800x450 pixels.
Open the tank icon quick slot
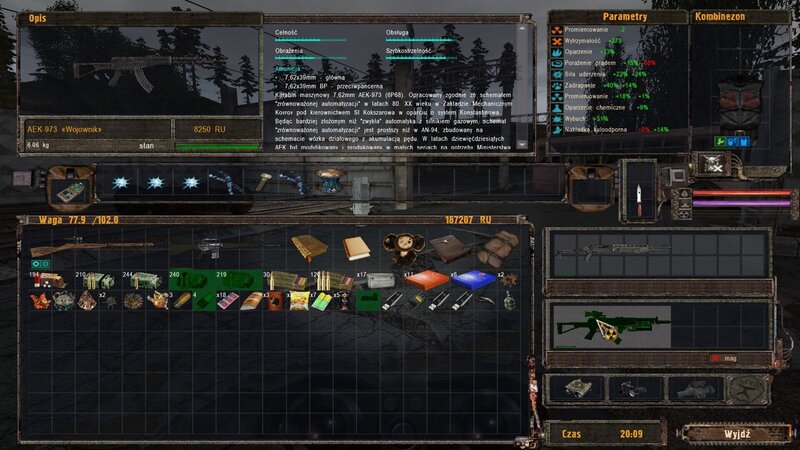(576, 386)
